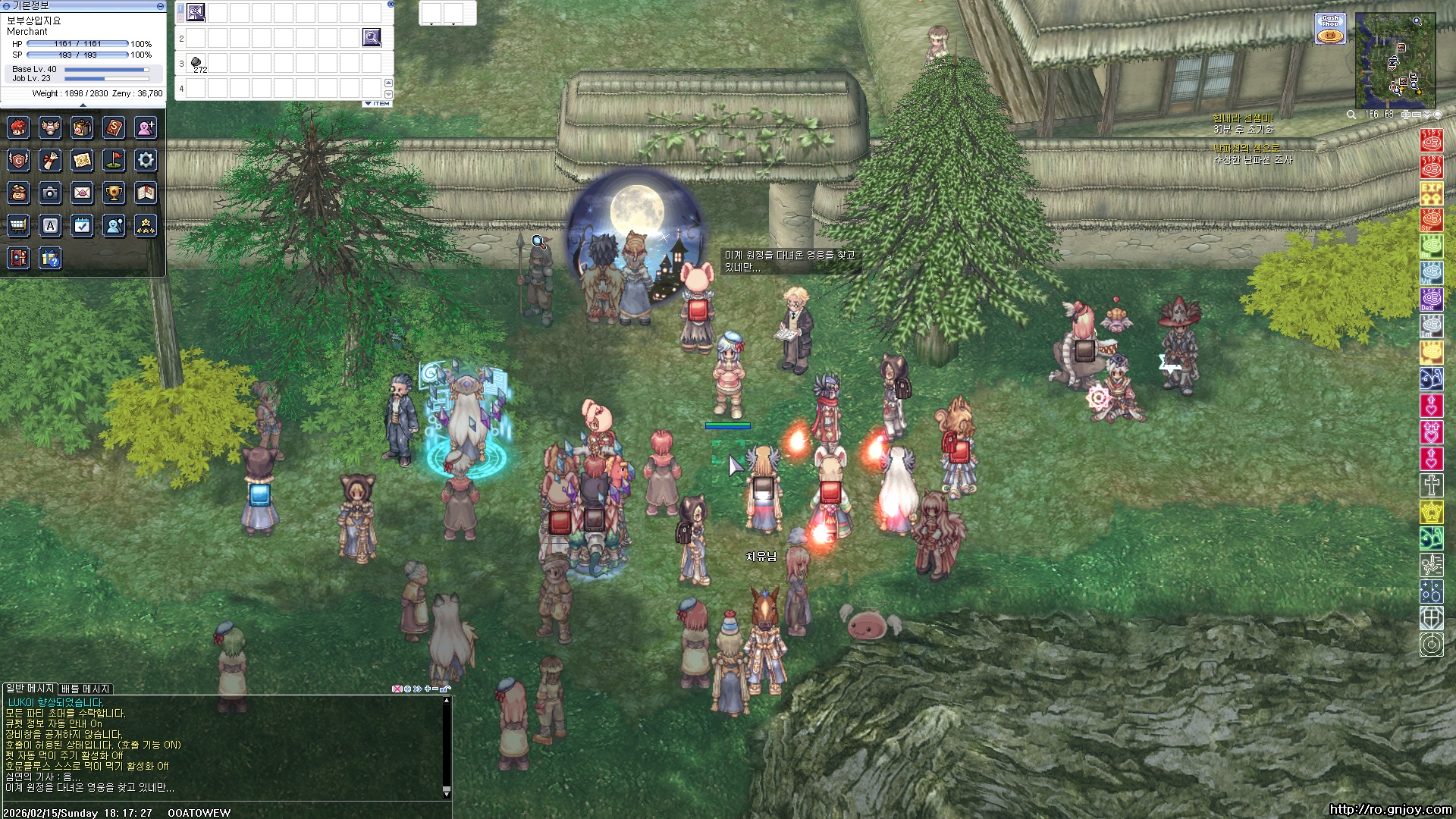1456x819 pixels.
Task: Zoom out the minimap with minus button
Action: point(1416,115)
